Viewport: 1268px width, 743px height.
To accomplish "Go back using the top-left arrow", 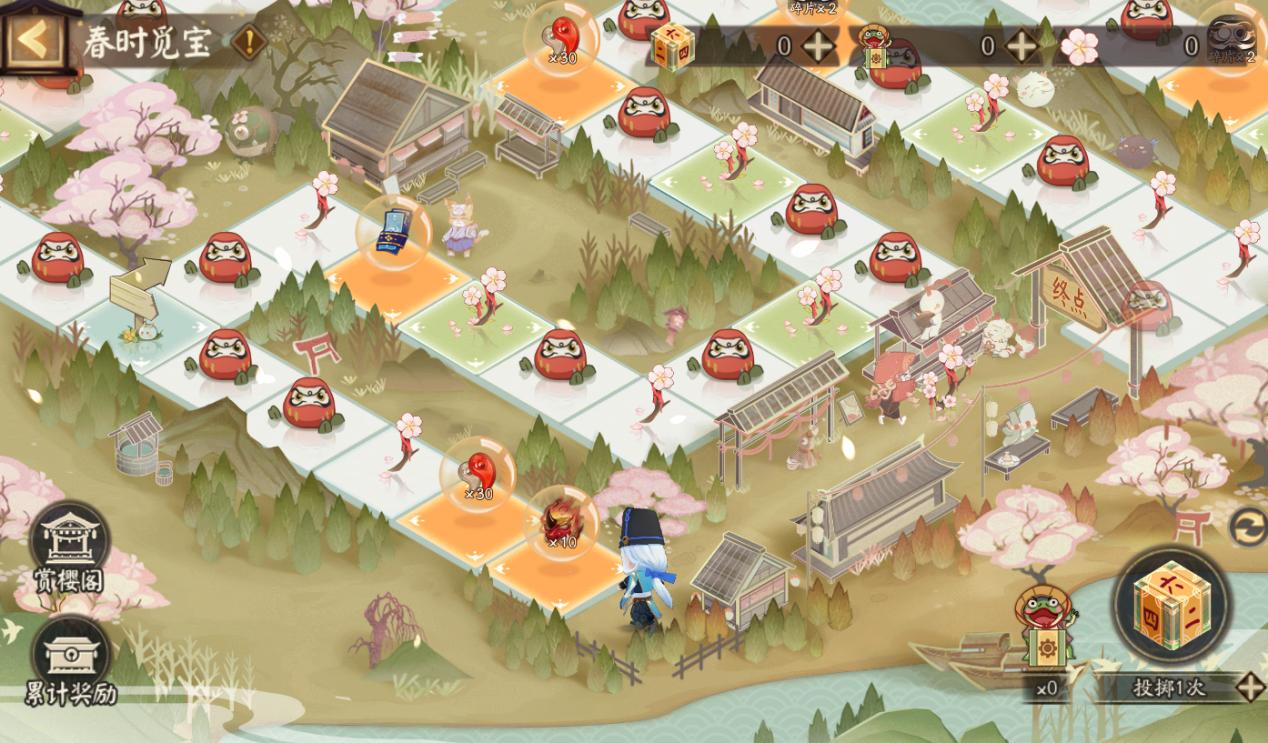I will coord(32,40).
